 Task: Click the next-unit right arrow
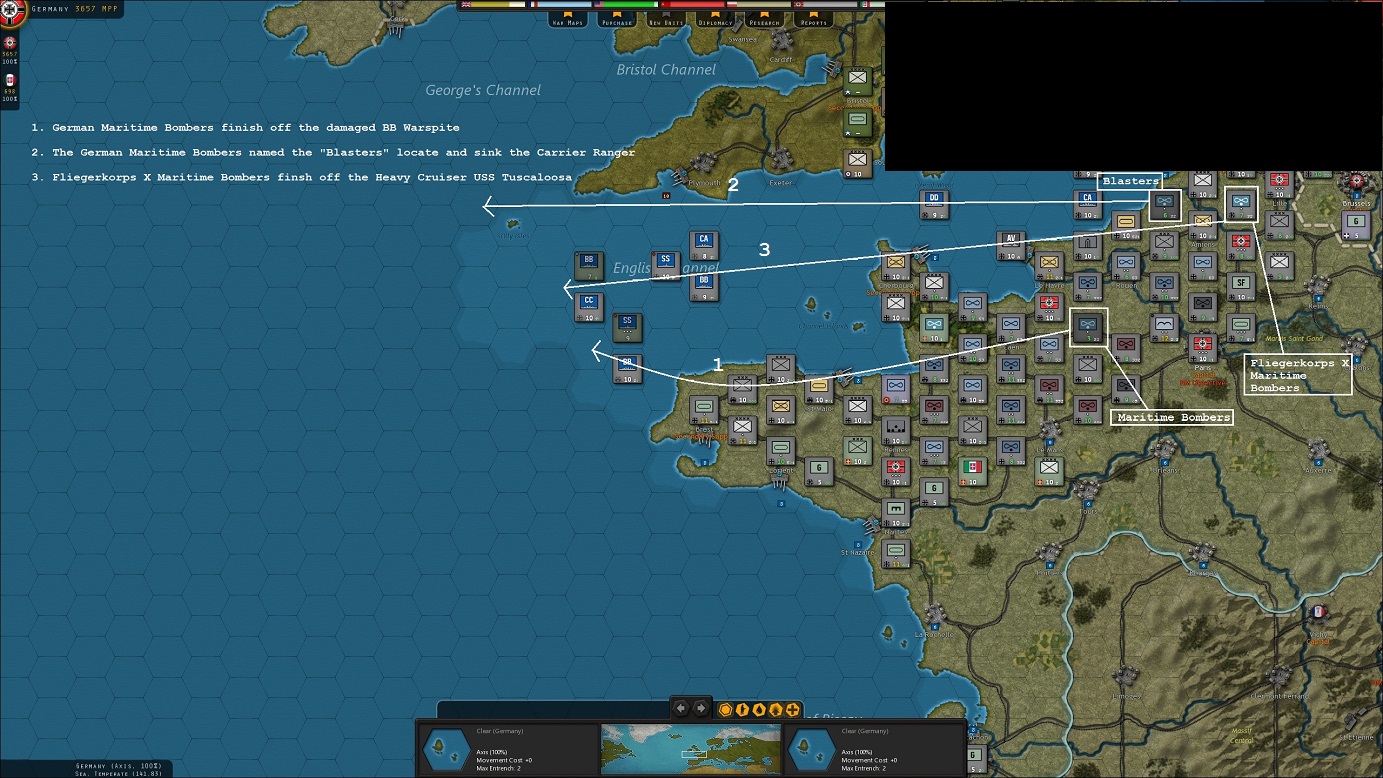pos(703,708)
